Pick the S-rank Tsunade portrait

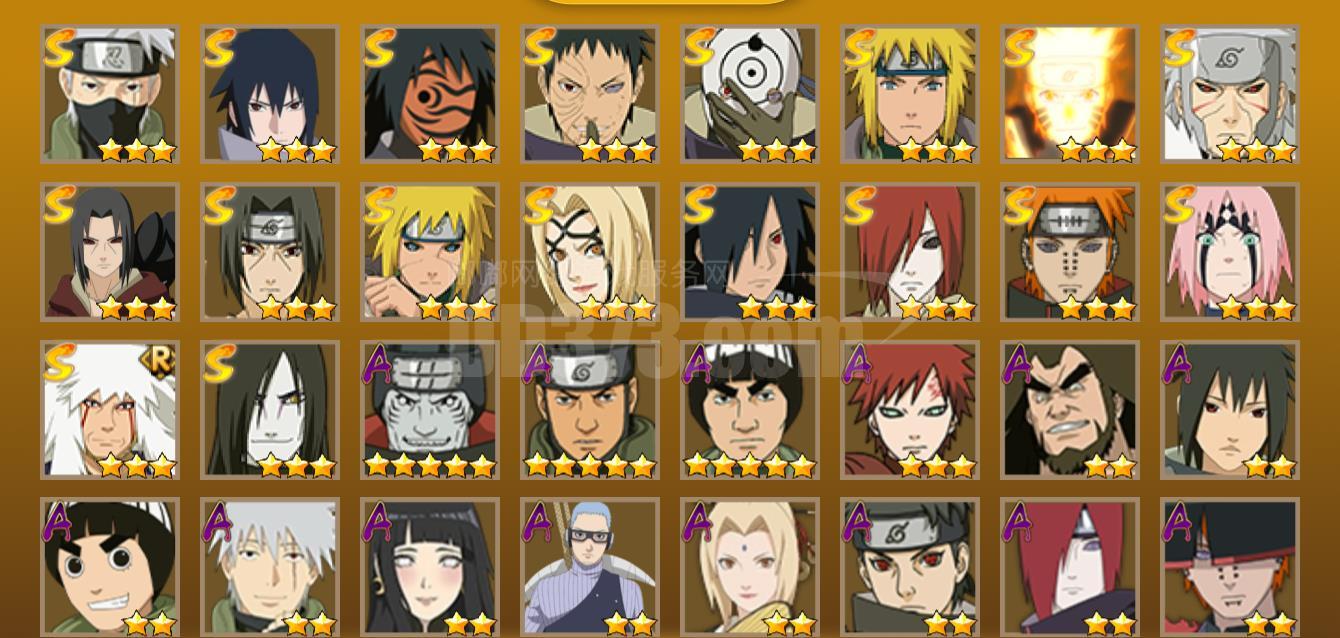(589, 252)
